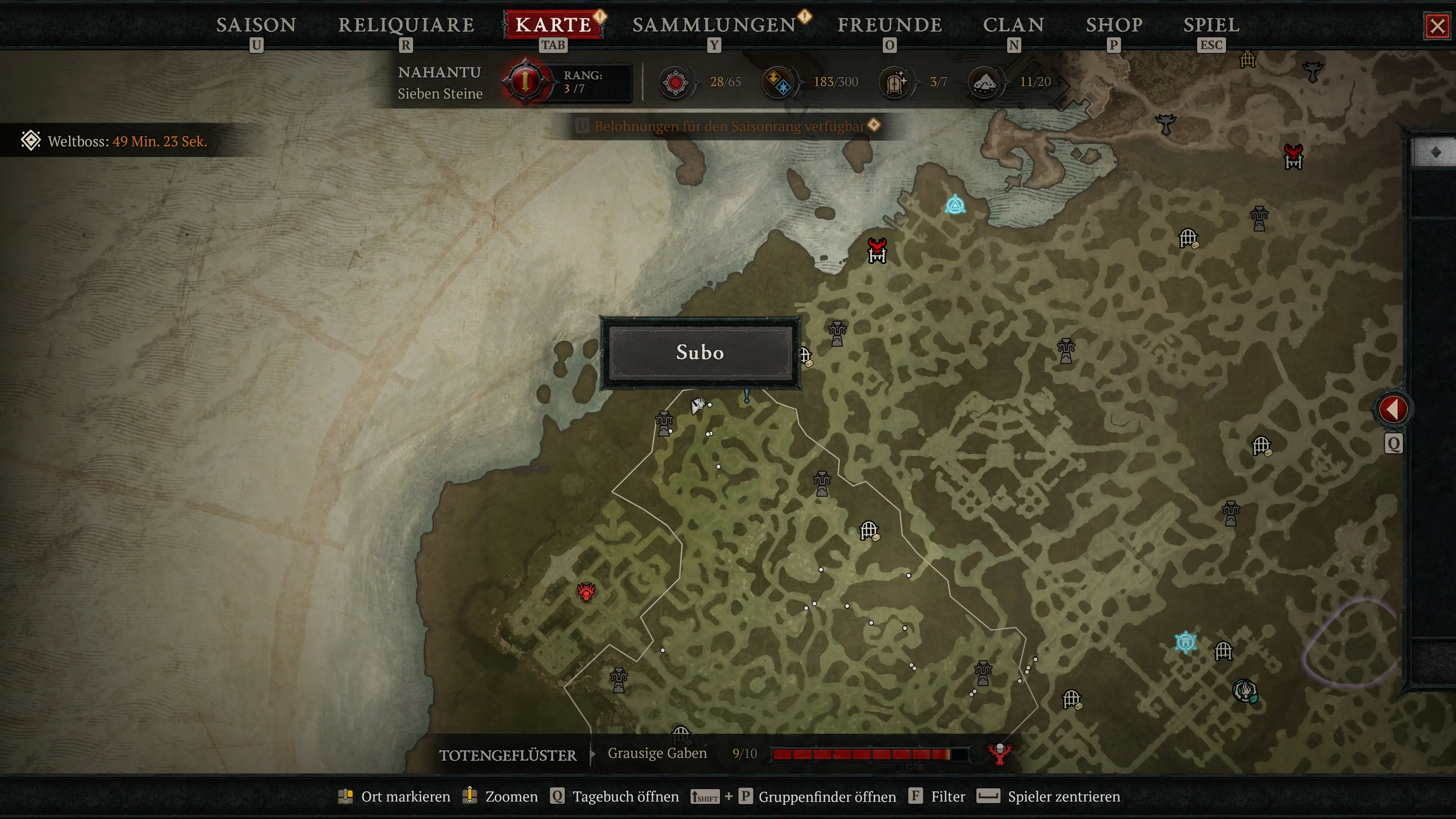The image size is (1456, 819).
Task: Open the Weltboss timer entry
Action: click(x=127, y=141)
